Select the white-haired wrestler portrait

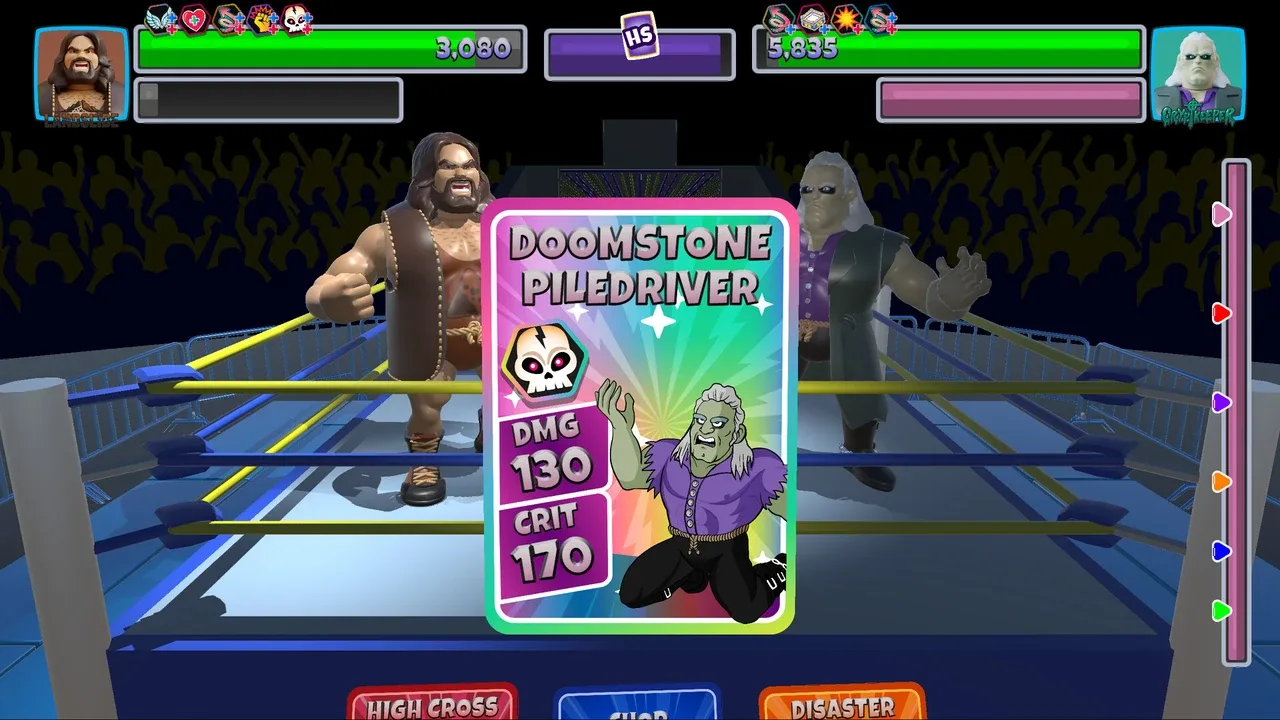click(1198, 76)
